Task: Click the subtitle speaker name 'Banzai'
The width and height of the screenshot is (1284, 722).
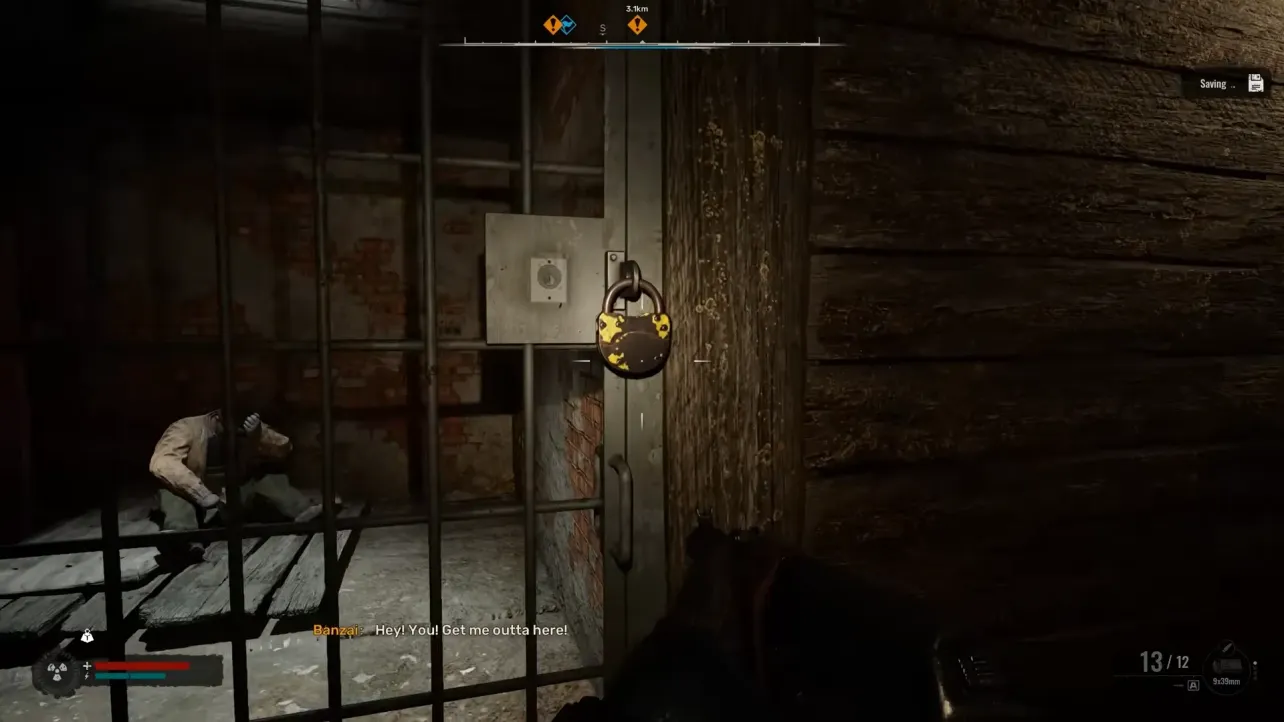Action: click(336, 631)
